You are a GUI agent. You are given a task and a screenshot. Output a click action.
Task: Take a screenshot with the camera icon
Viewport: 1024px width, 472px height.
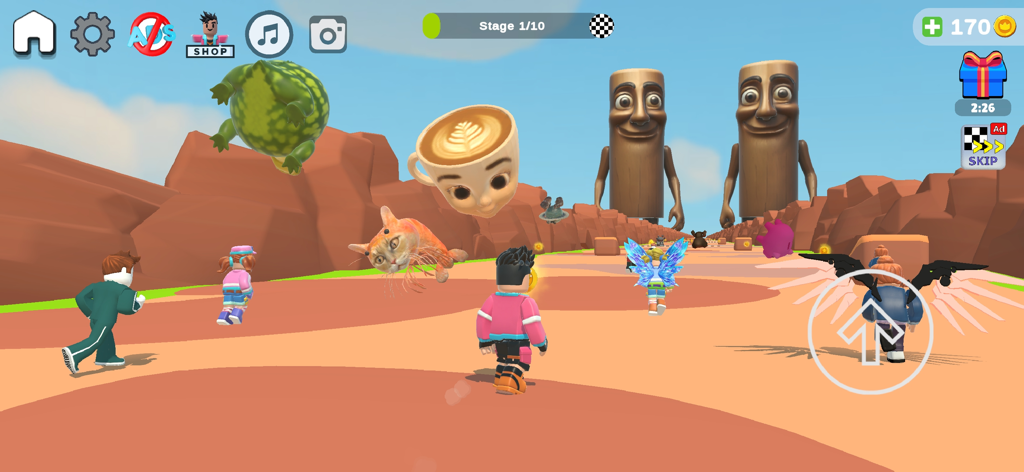[328, 34]
